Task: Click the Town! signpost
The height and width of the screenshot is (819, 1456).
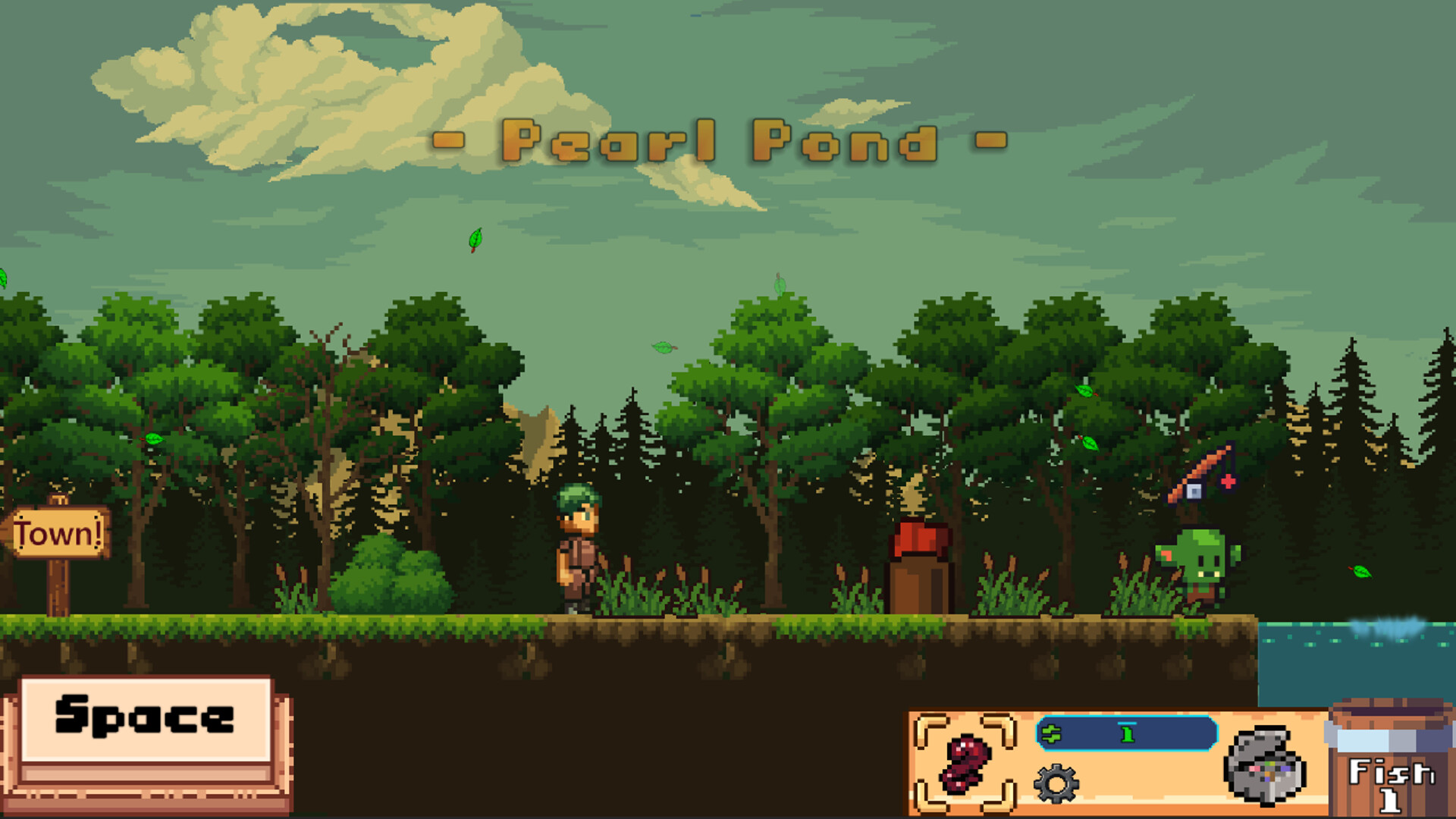Action: click(57, 531)
